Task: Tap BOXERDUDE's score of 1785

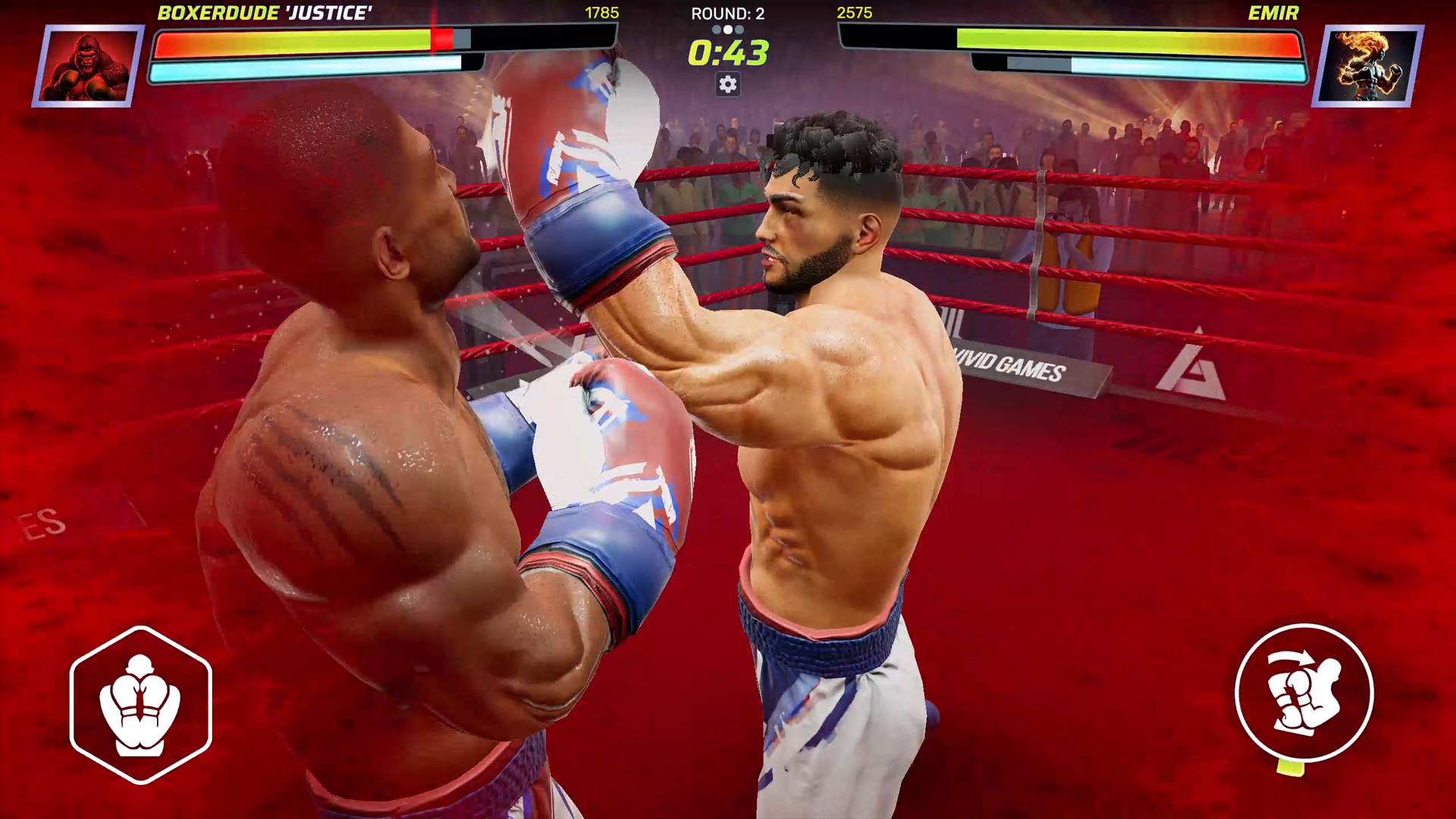Action: (601, 13)
